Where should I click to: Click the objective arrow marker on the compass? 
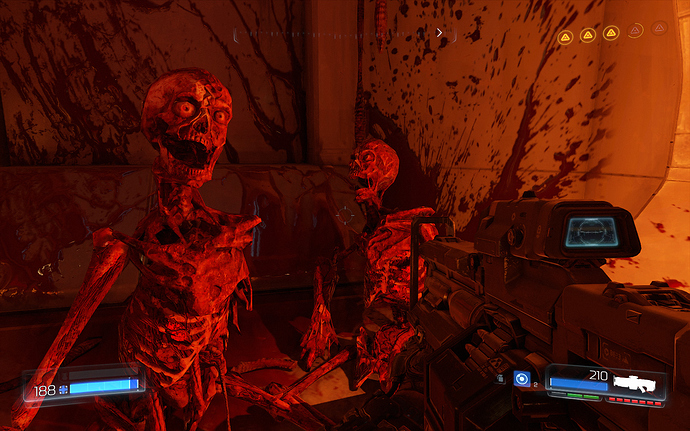coord(439,33)
